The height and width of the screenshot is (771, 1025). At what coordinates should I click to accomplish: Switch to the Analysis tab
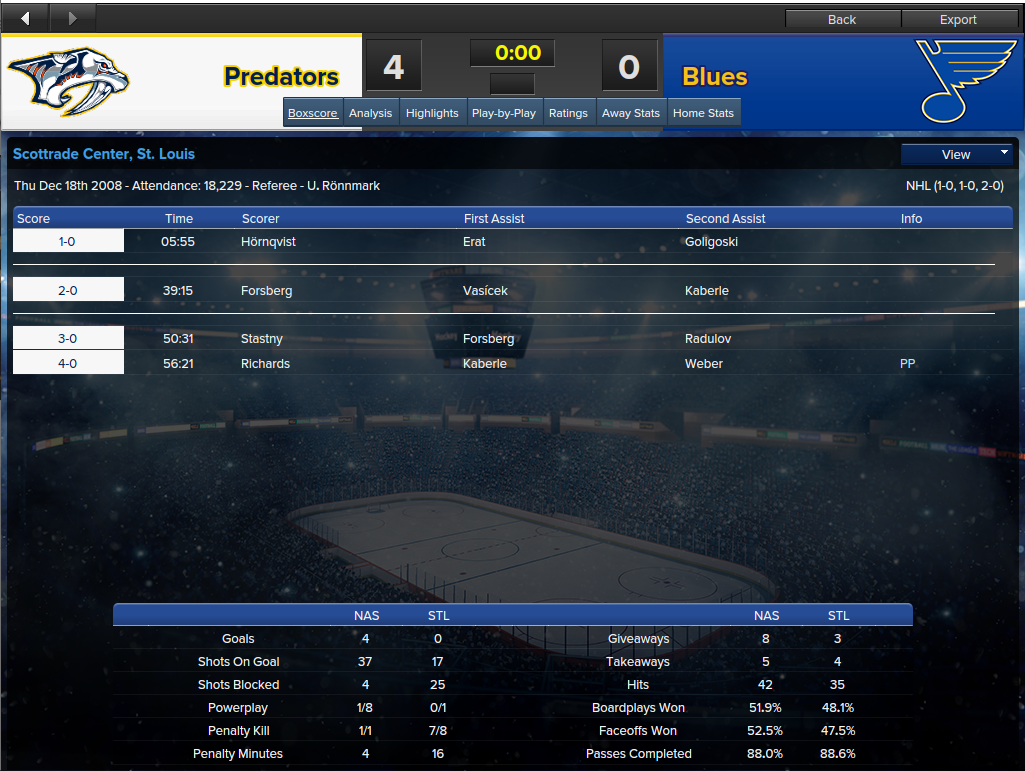pyautogui.click(x=370, y=113)
